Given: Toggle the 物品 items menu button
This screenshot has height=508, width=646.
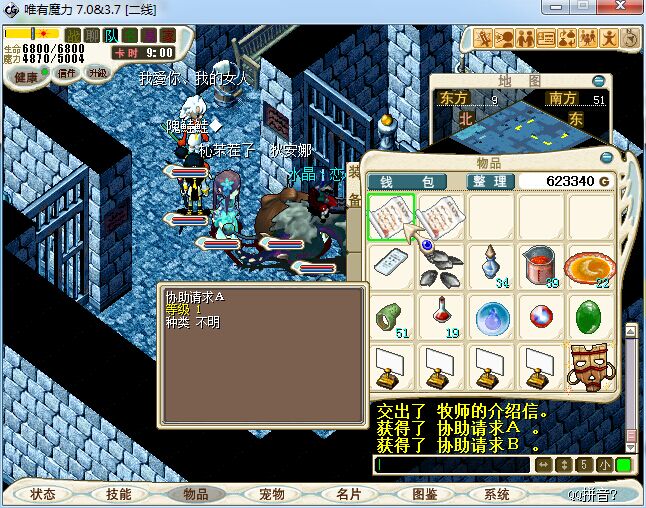Looking at the screenshot, I should 195,494.
